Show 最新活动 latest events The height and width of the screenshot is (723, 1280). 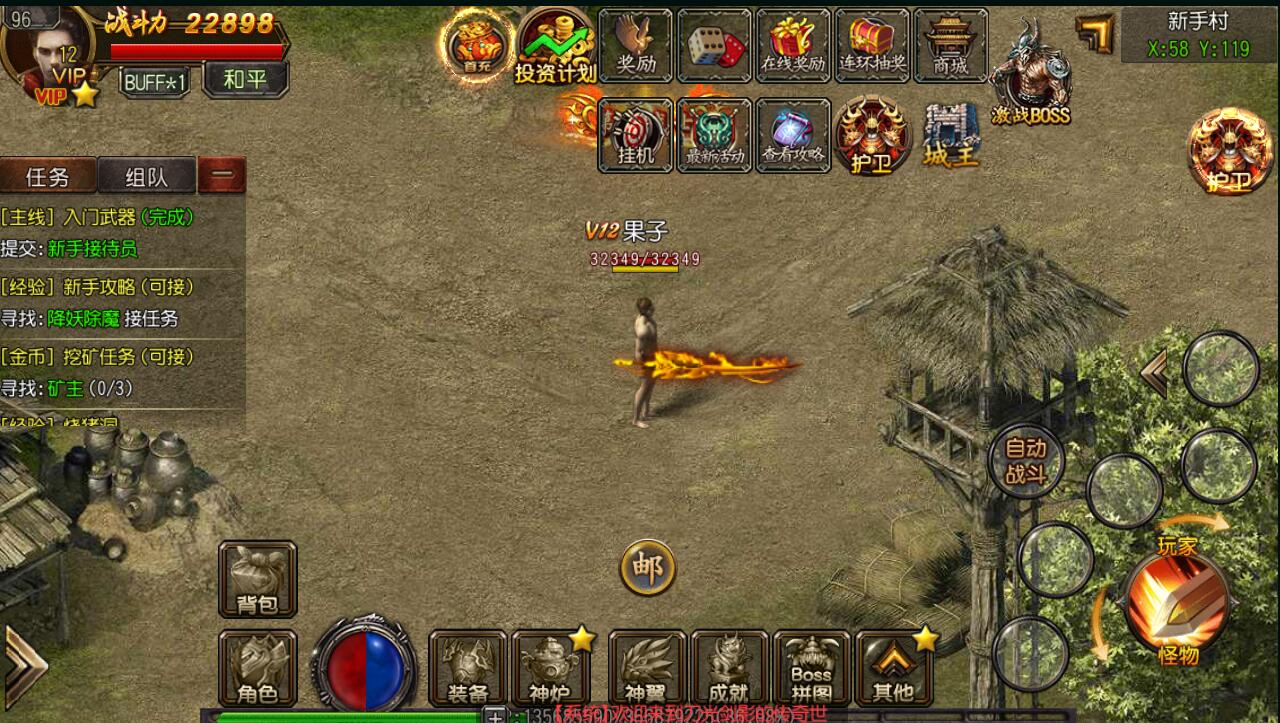714,135
